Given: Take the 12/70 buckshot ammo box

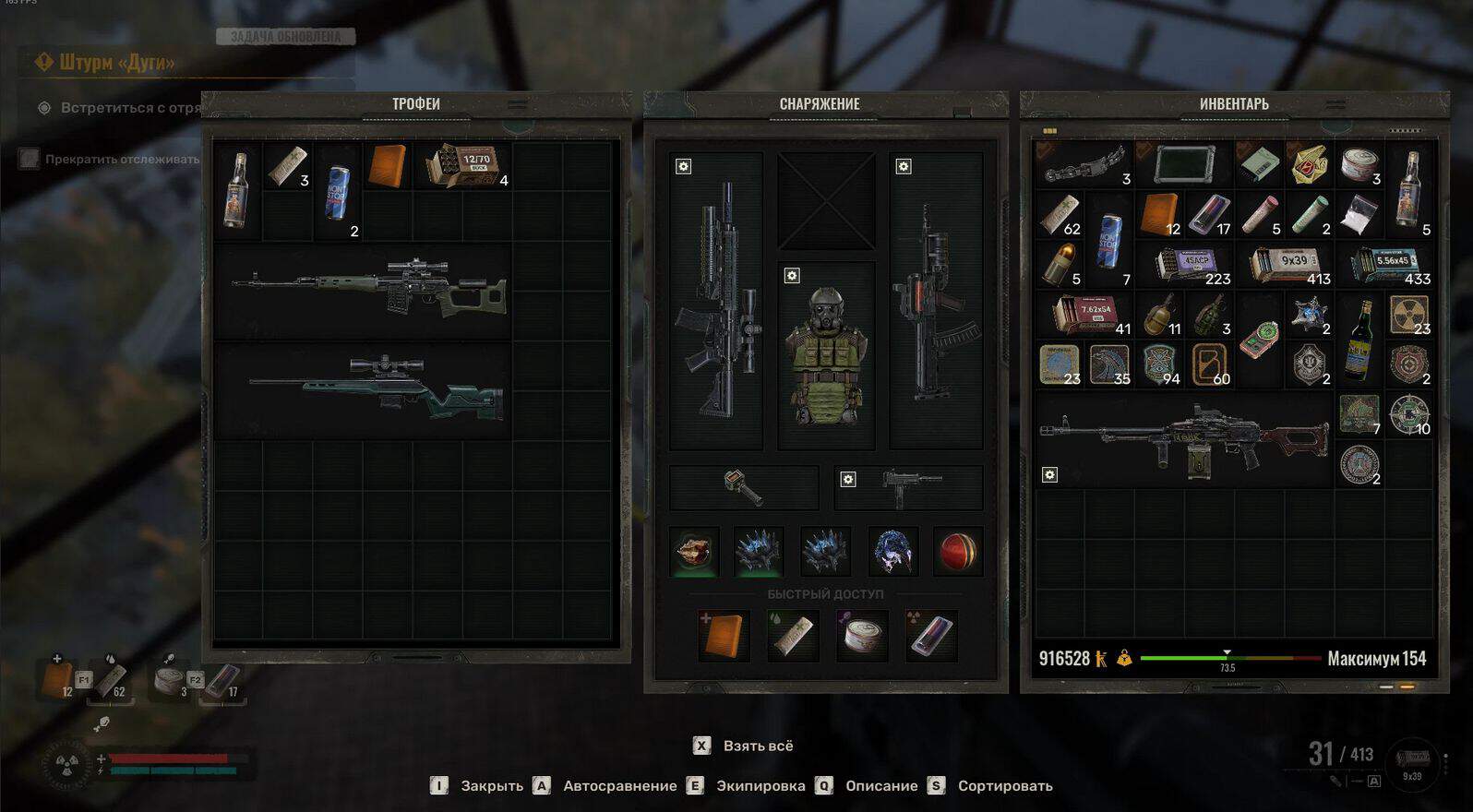Looking at the screenshot, I should point(463,166).
